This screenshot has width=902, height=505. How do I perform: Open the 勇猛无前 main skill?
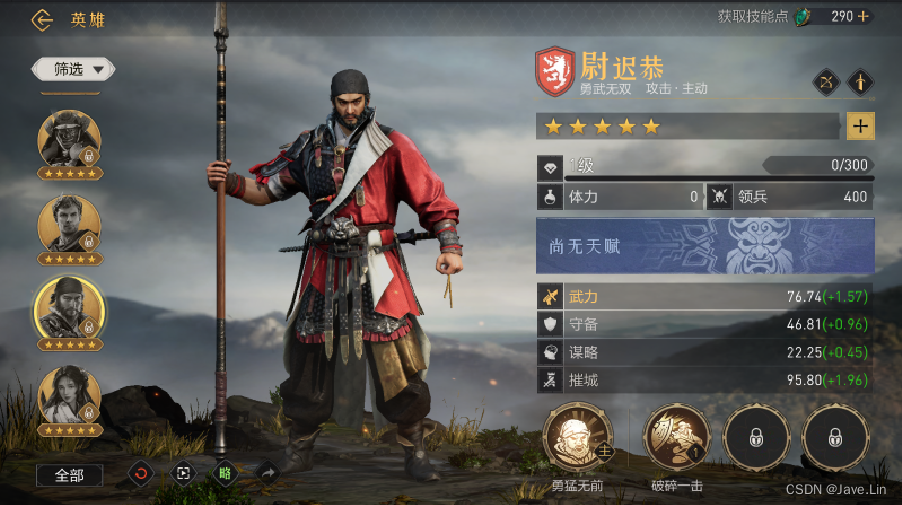(577, 439)
